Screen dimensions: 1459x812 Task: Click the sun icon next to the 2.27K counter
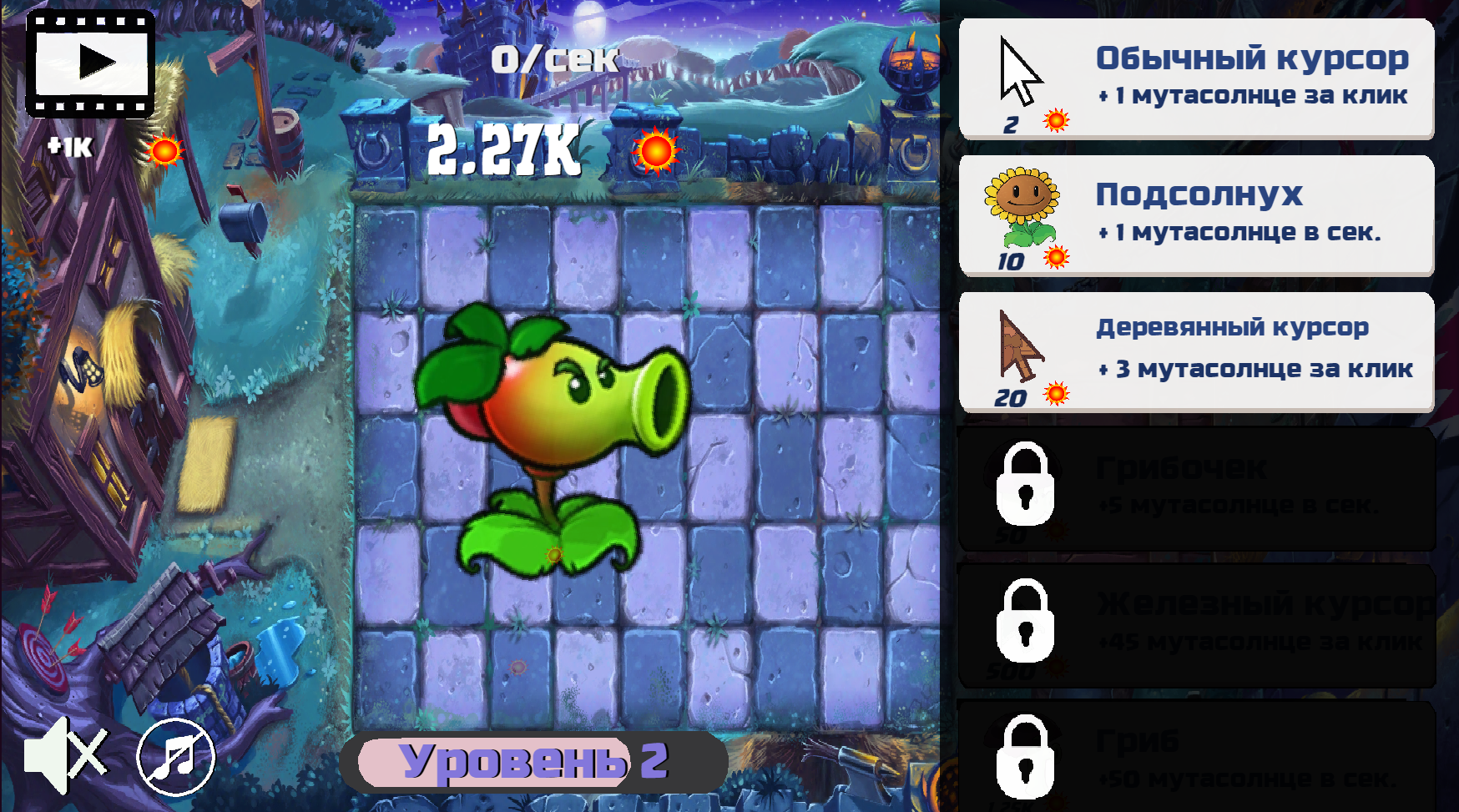pos(656,153)
